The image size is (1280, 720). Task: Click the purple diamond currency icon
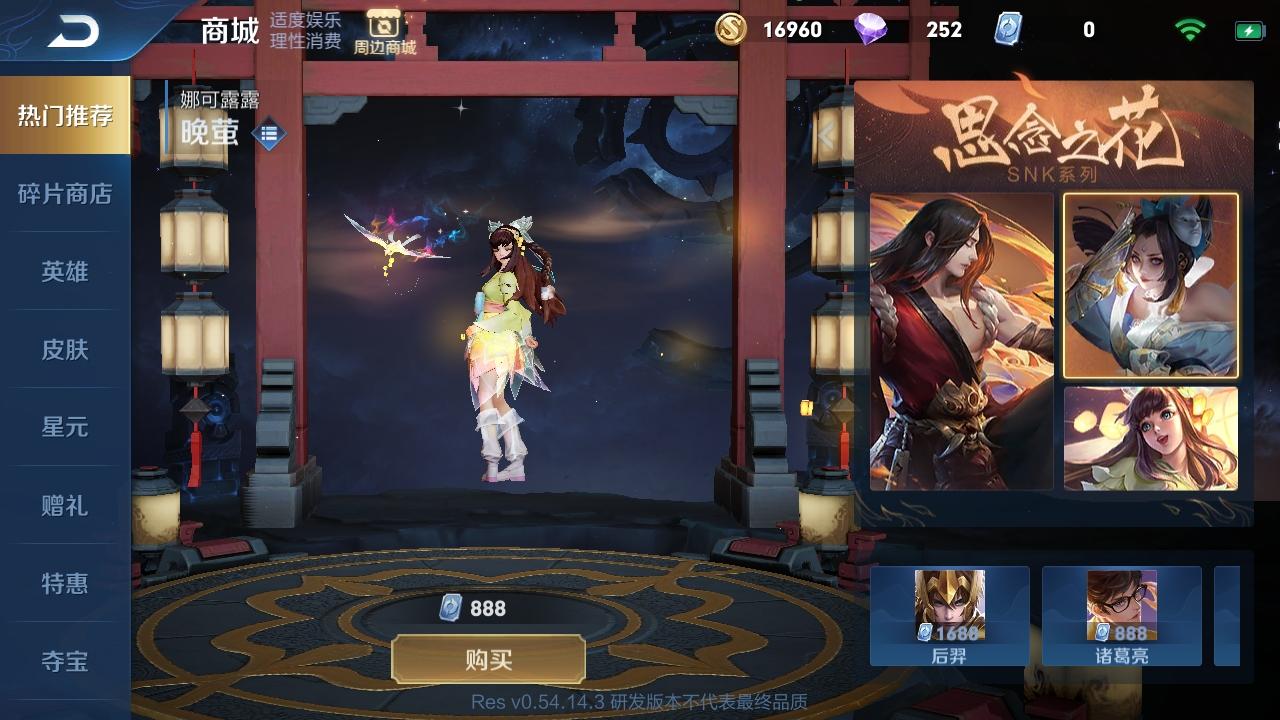[868, 30]
